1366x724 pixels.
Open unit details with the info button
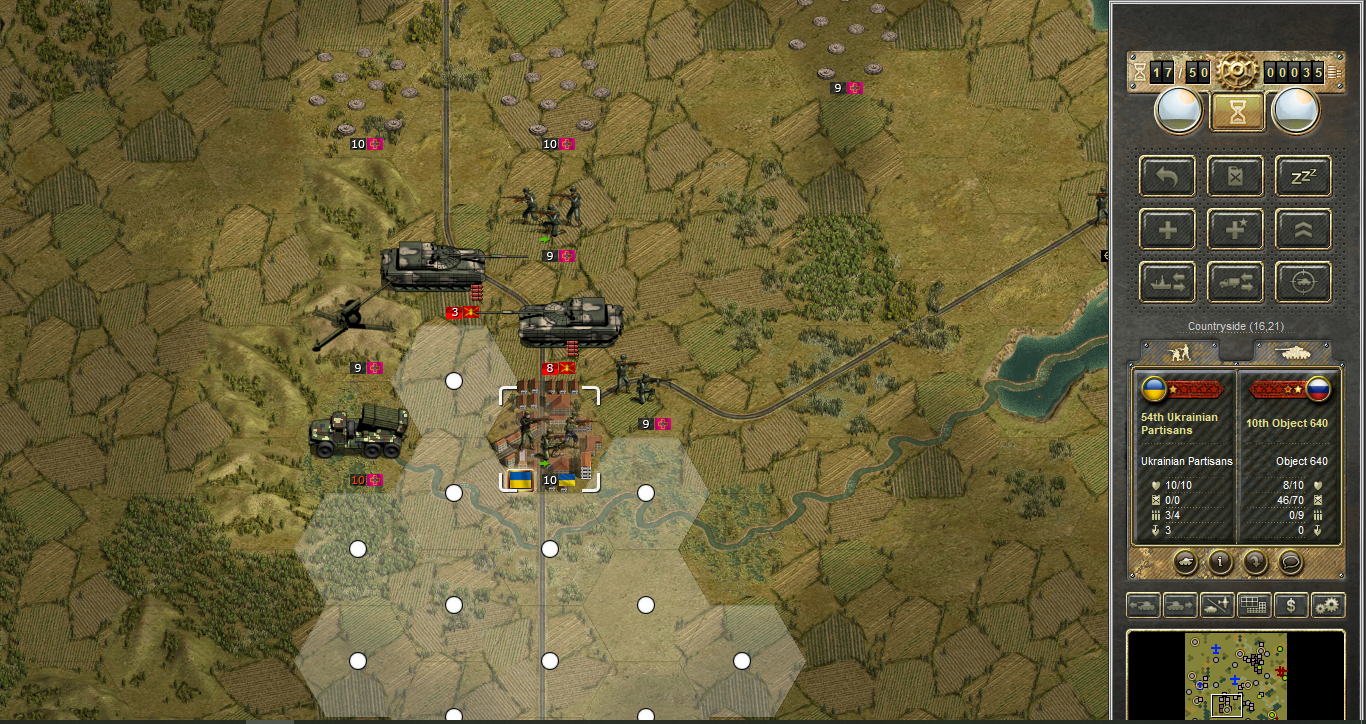1220,562
